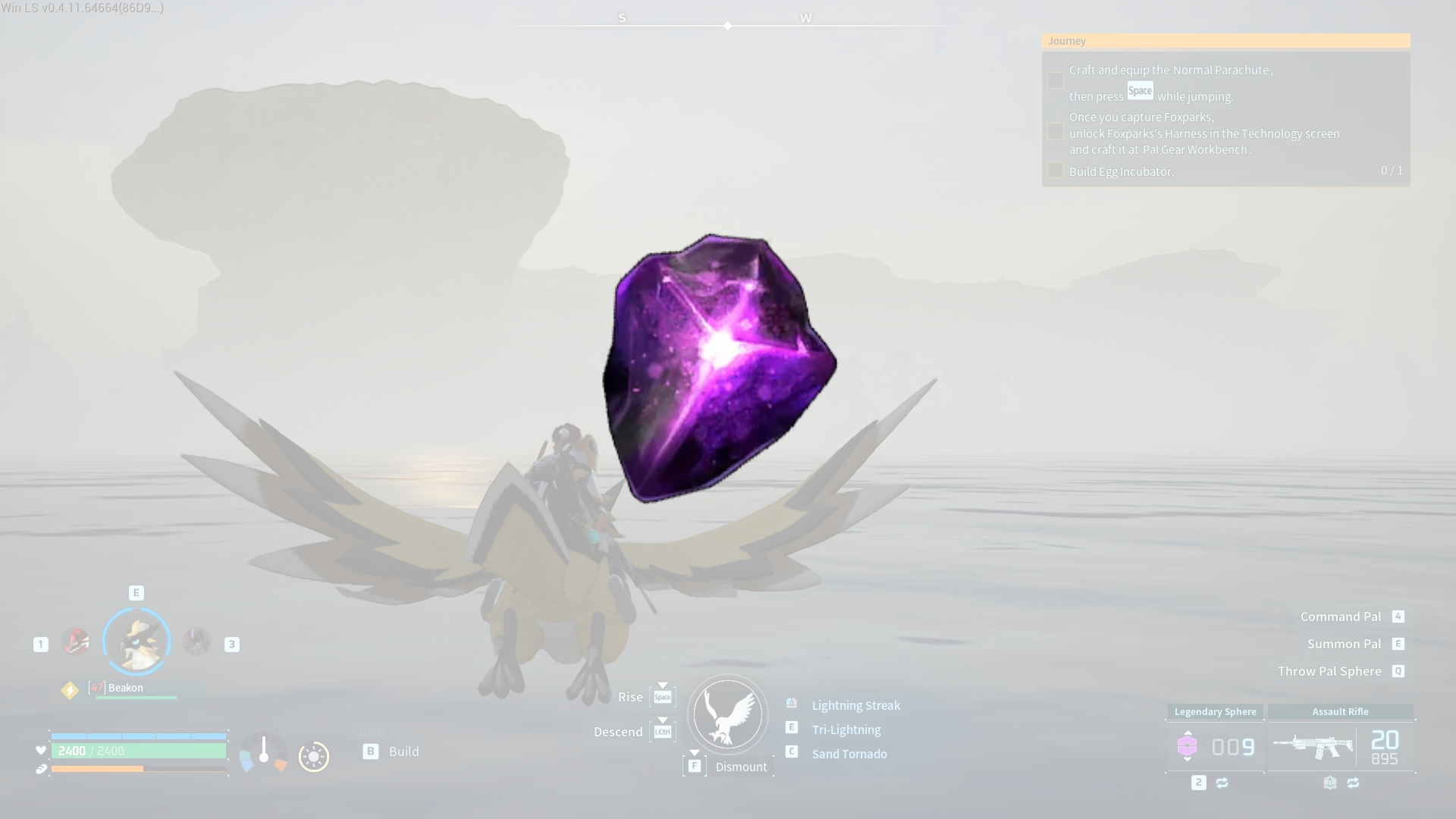Click the Lightning Streak skill icon

(x=792, y=704)
